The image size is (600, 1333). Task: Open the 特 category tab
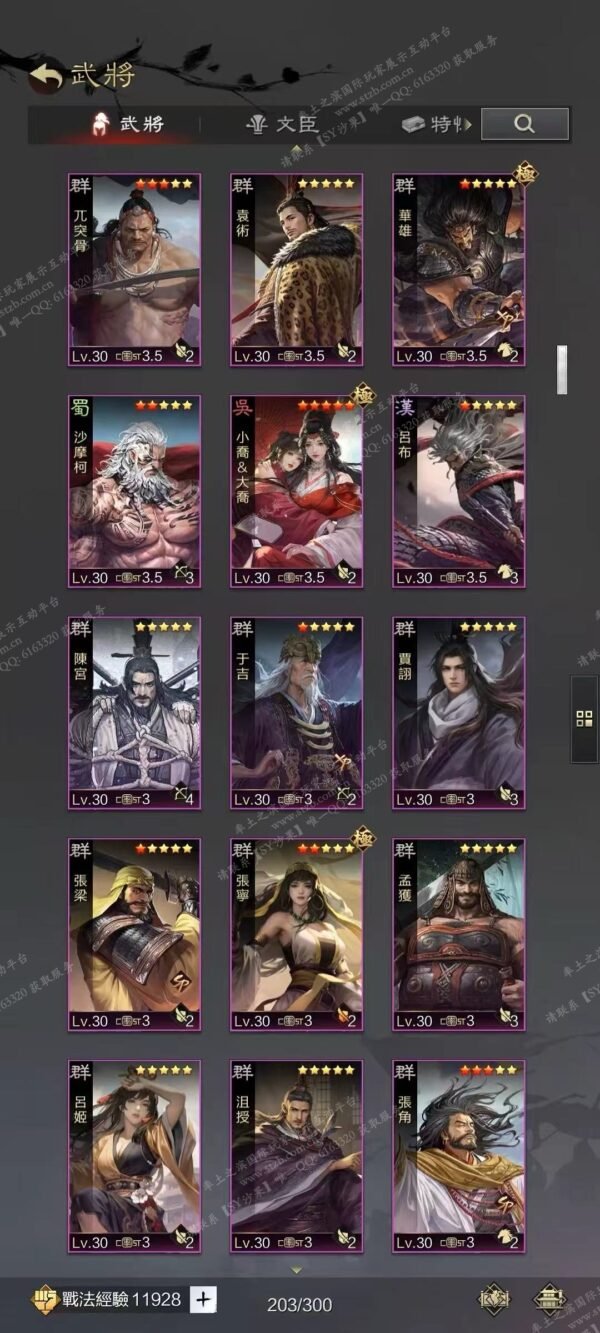[436, 125]
